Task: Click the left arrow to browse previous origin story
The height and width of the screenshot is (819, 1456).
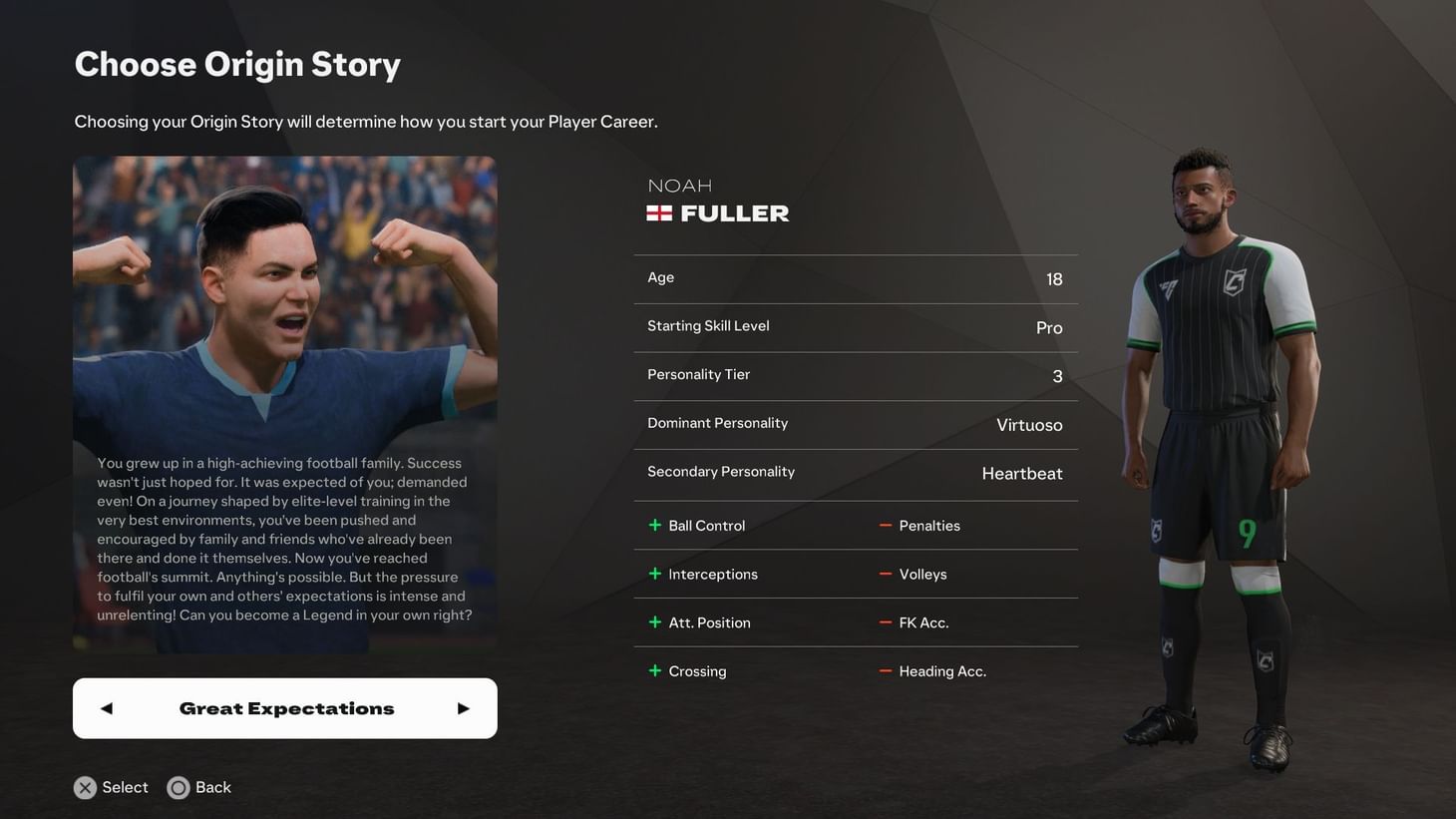Action: point(106,708)
